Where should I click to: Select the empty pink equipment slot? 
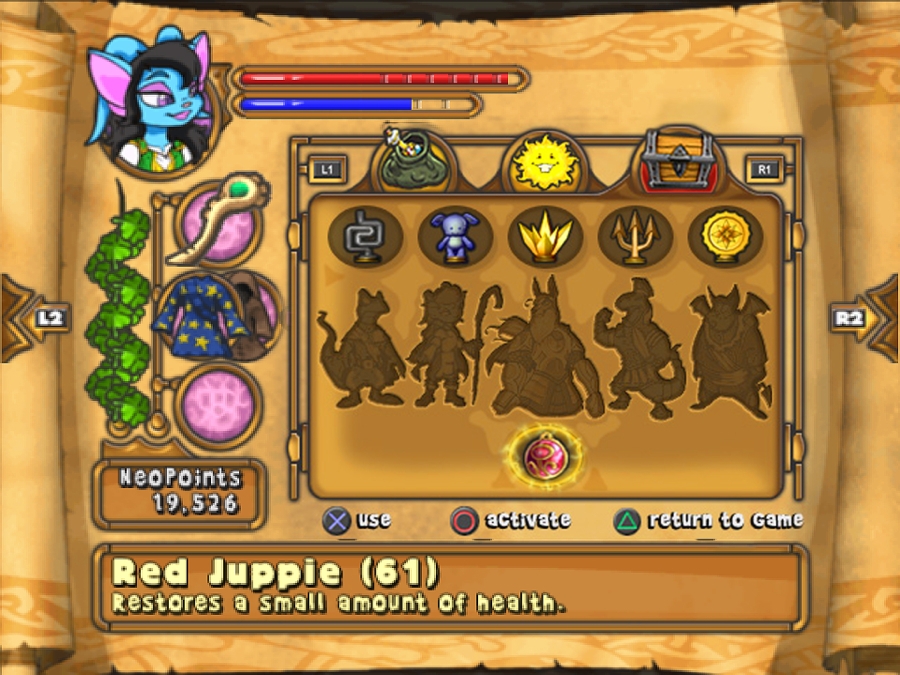(218, 404)
